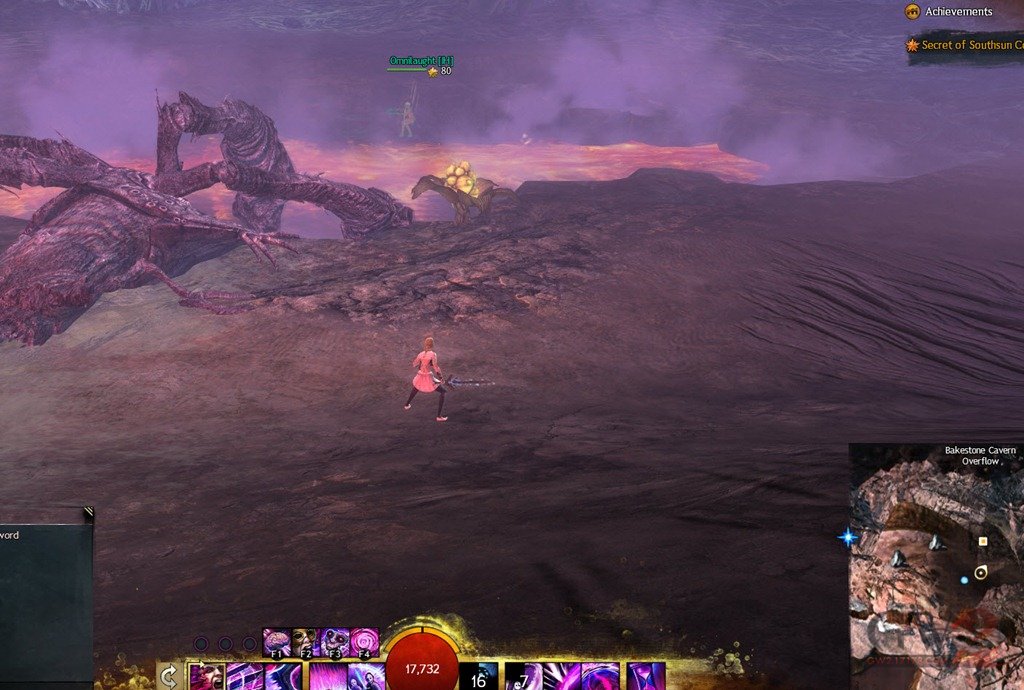
Task: Use the first weapon skill with shouting face
Action: pyautogui.click(x=207, y=677)
